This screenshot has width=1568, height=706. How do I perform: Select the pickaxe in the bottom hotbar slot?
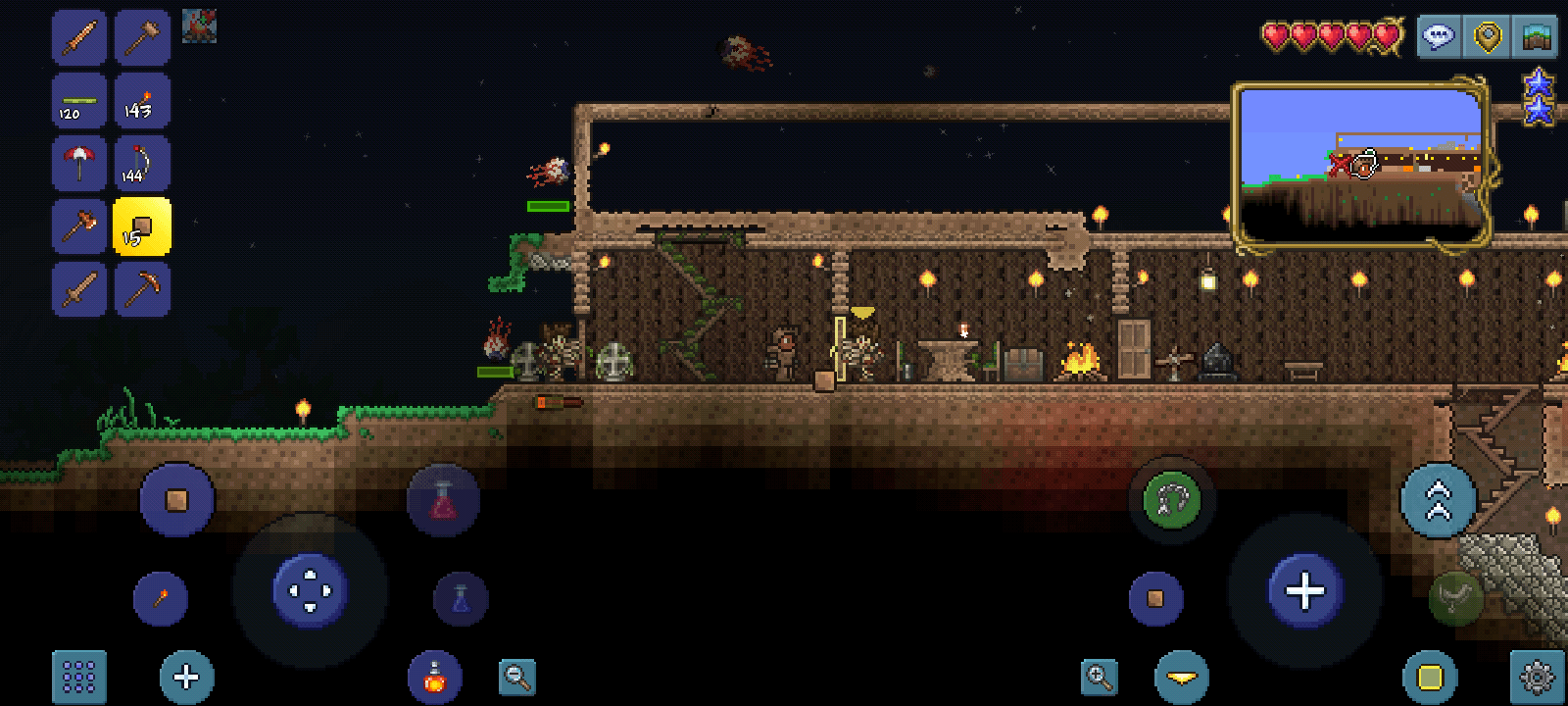[x=142, y=289]
